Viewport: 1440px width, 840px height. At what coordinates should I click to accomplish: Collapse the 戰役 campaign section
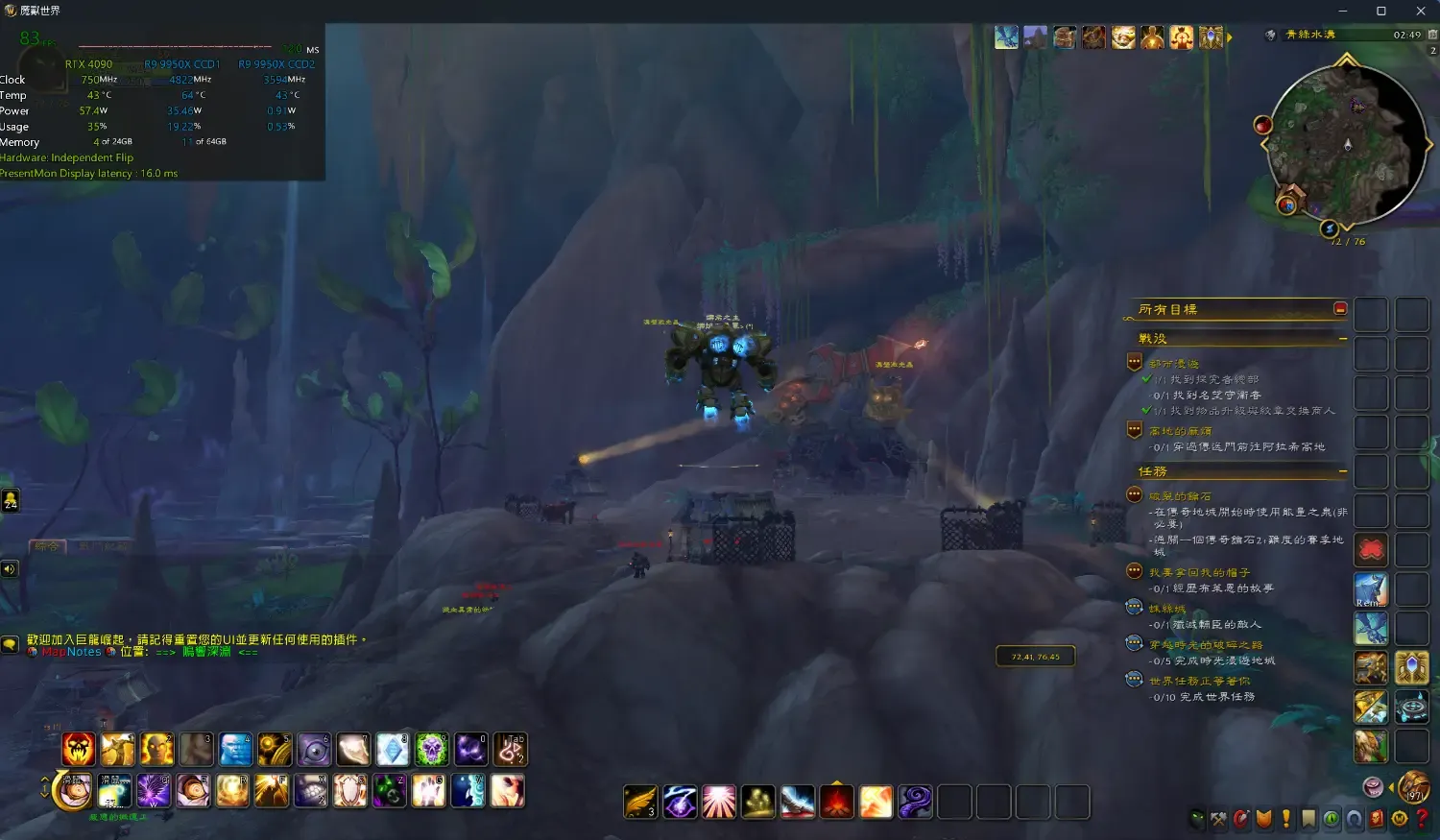point(1342,339)
